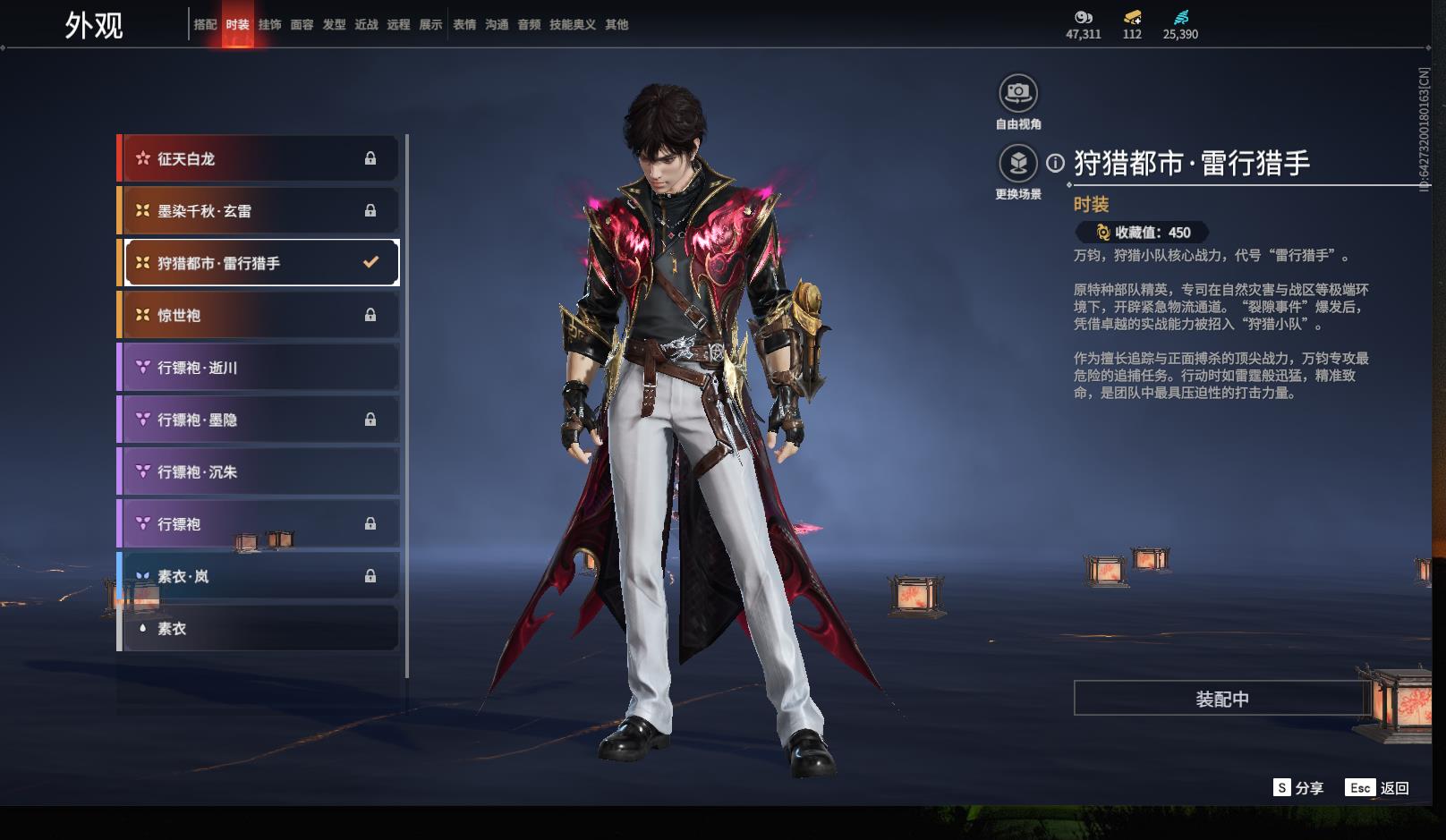Select the 素衣·岚 outfit
This screenshot has width=1446, height=840.
coord(259,576)
